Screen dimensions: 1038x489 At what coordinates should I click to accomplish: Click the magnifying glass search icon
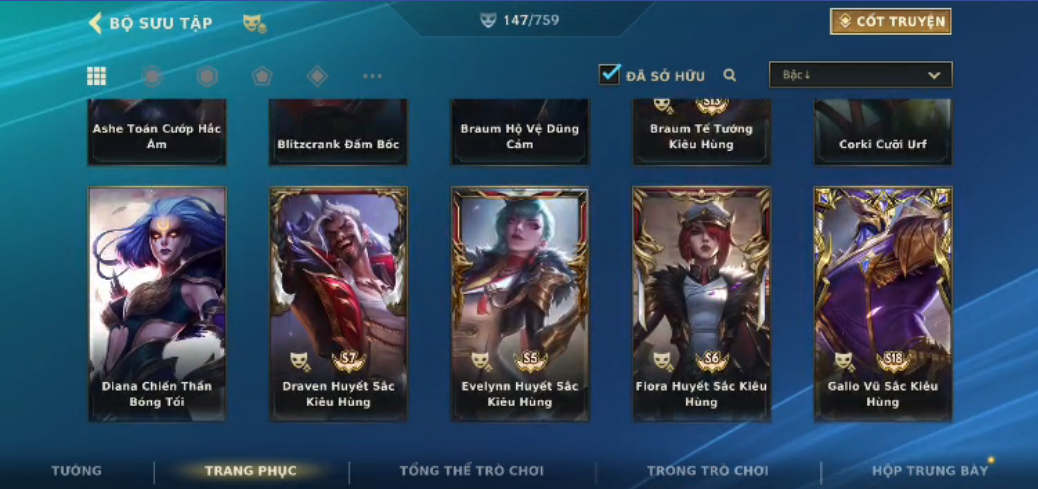point(730,75)
